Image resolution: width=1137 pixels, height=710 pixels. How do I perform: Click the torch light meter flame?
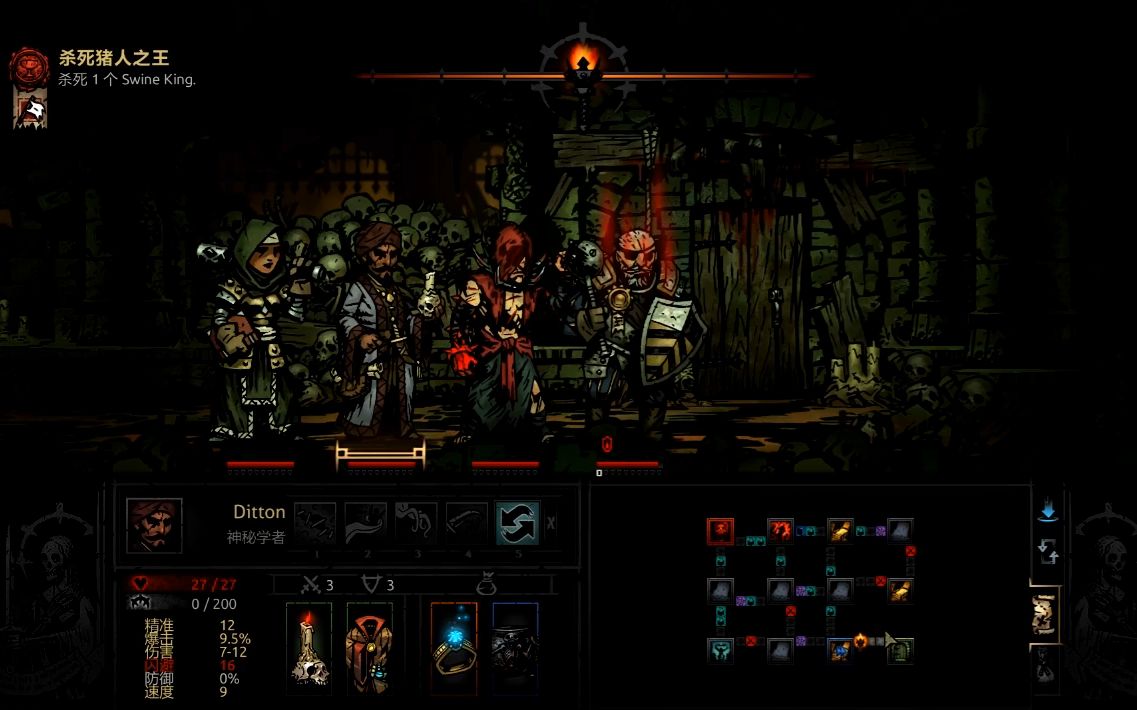click(x=582, y=62)
